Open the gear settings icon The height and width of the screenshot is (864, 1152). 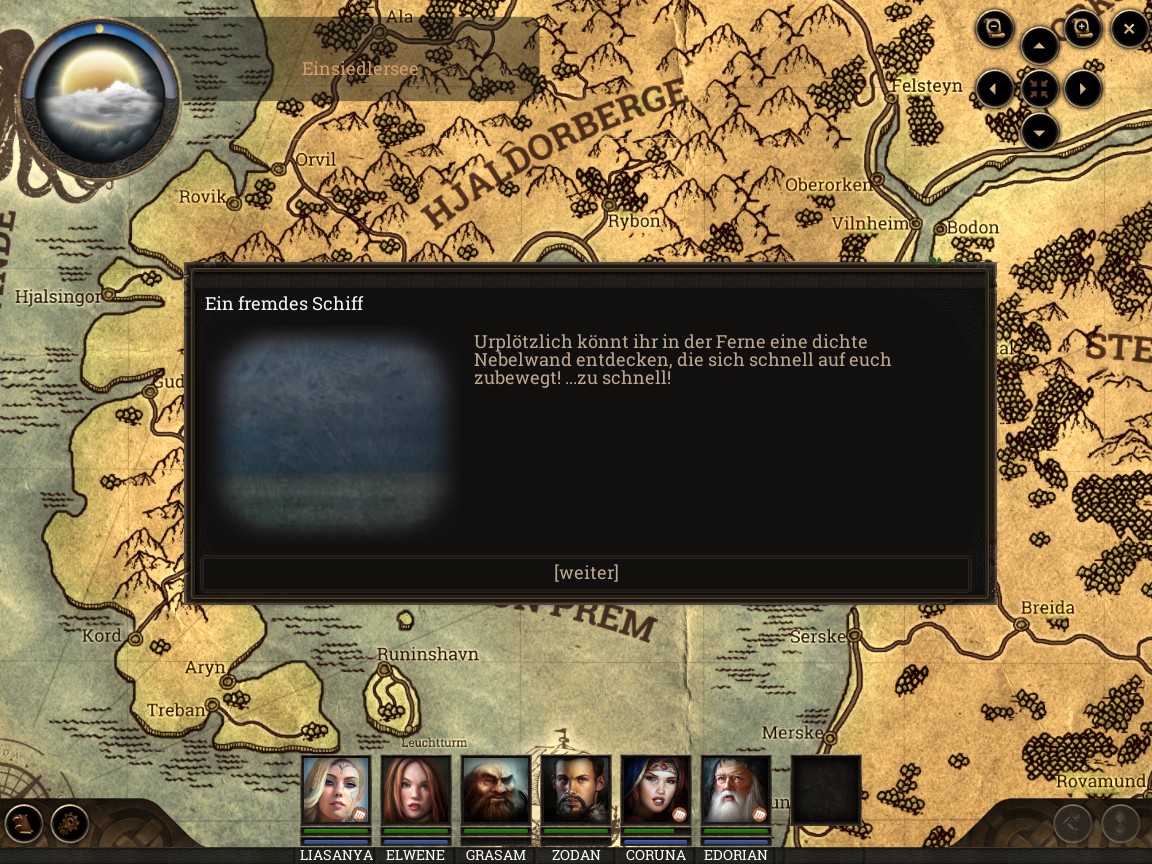pyautogui.click(x=70, y=824)
